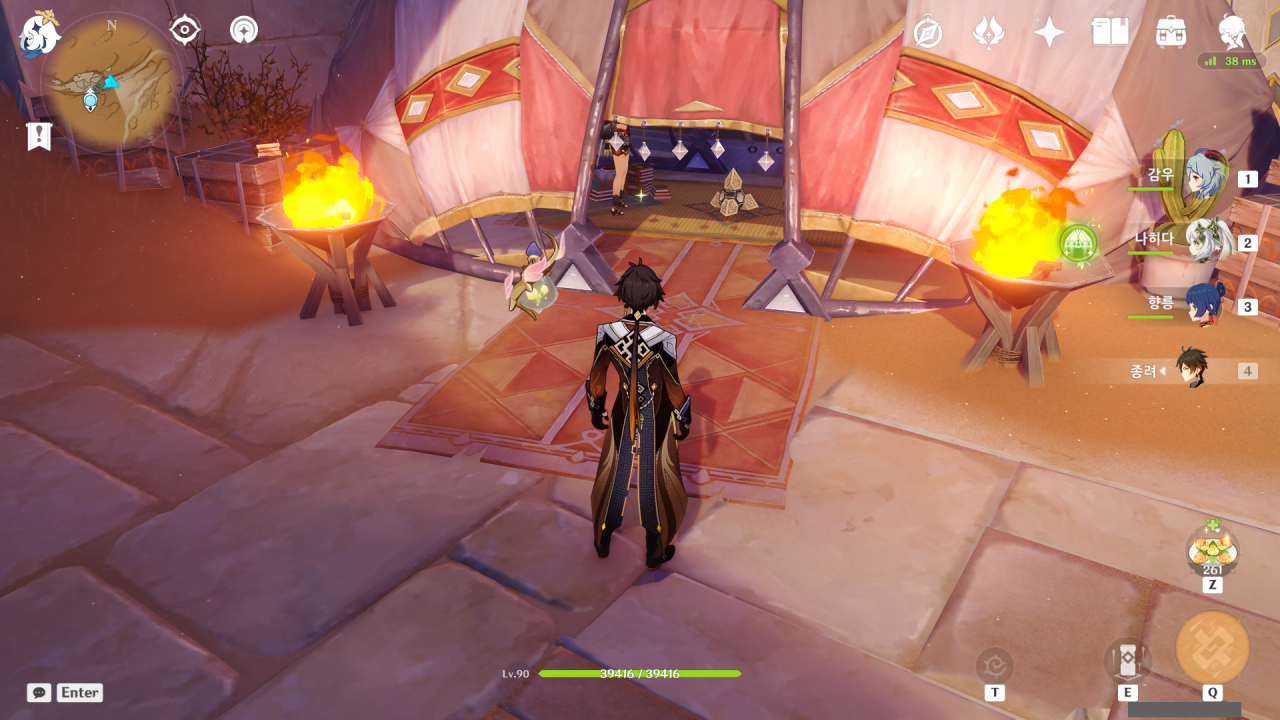Open the battle pass icon
This screenshot has height=720, width=1280.
click(988, 33)
